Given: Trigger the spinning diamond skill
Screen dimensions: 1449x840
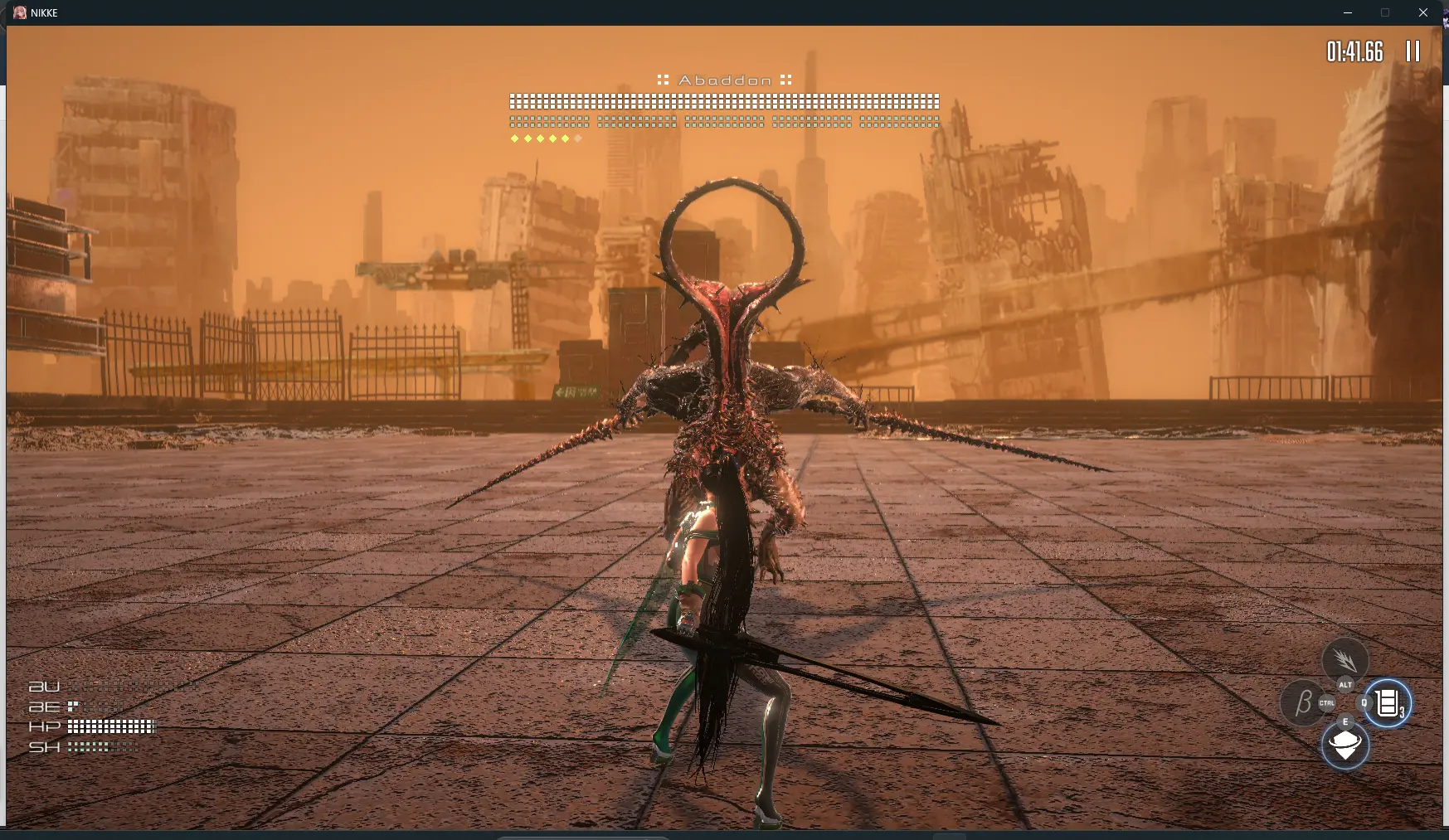Looking at the screenshot, I should pos(1344,745).
